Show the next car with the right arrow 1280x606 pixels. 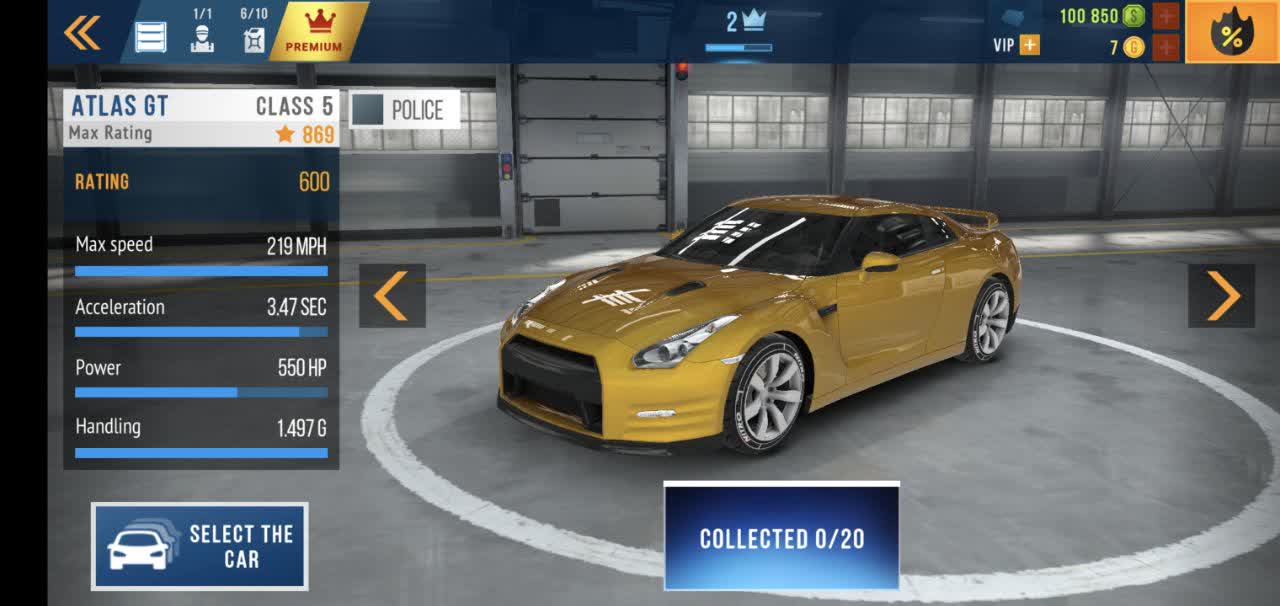[1221, 296]
